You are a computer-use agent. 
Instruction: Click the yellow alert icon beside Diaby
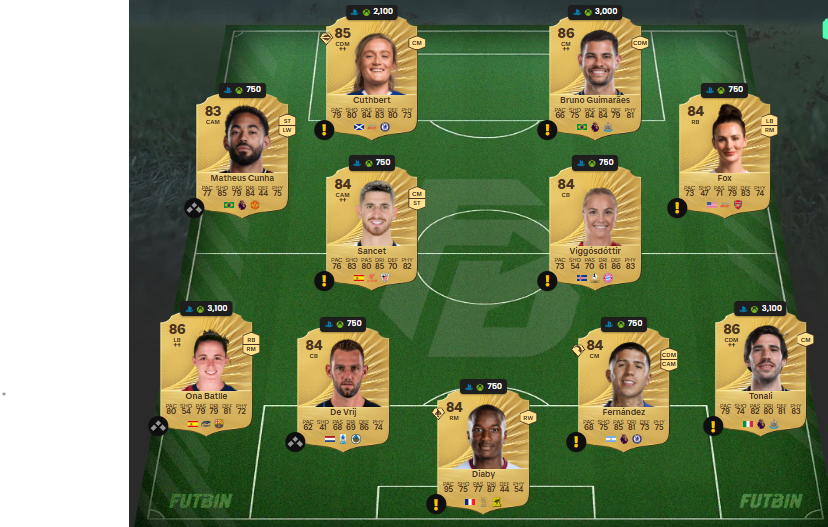435,503
